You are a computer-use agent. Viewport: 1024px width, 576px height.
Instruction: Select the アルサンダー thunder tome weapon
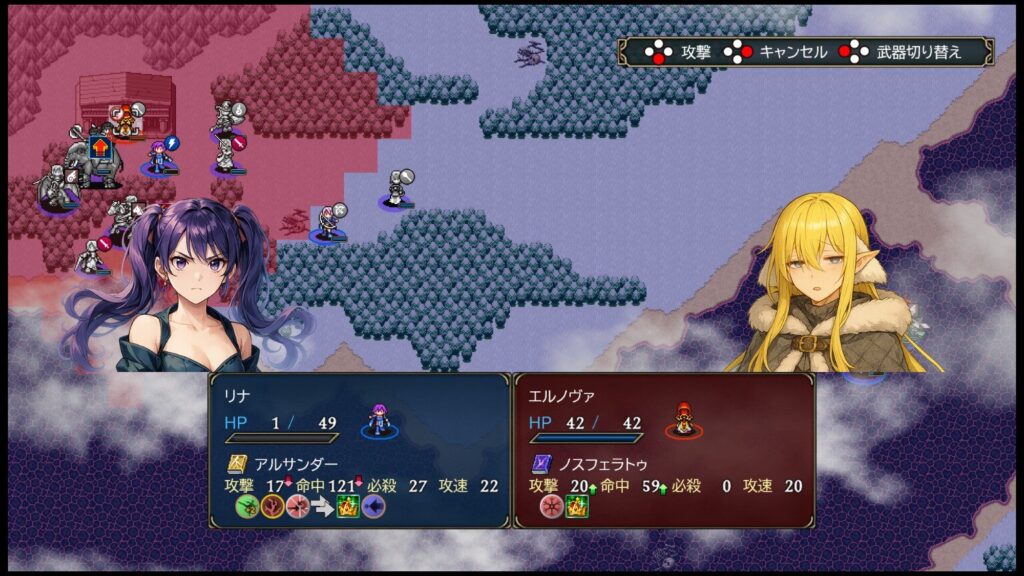237,463
